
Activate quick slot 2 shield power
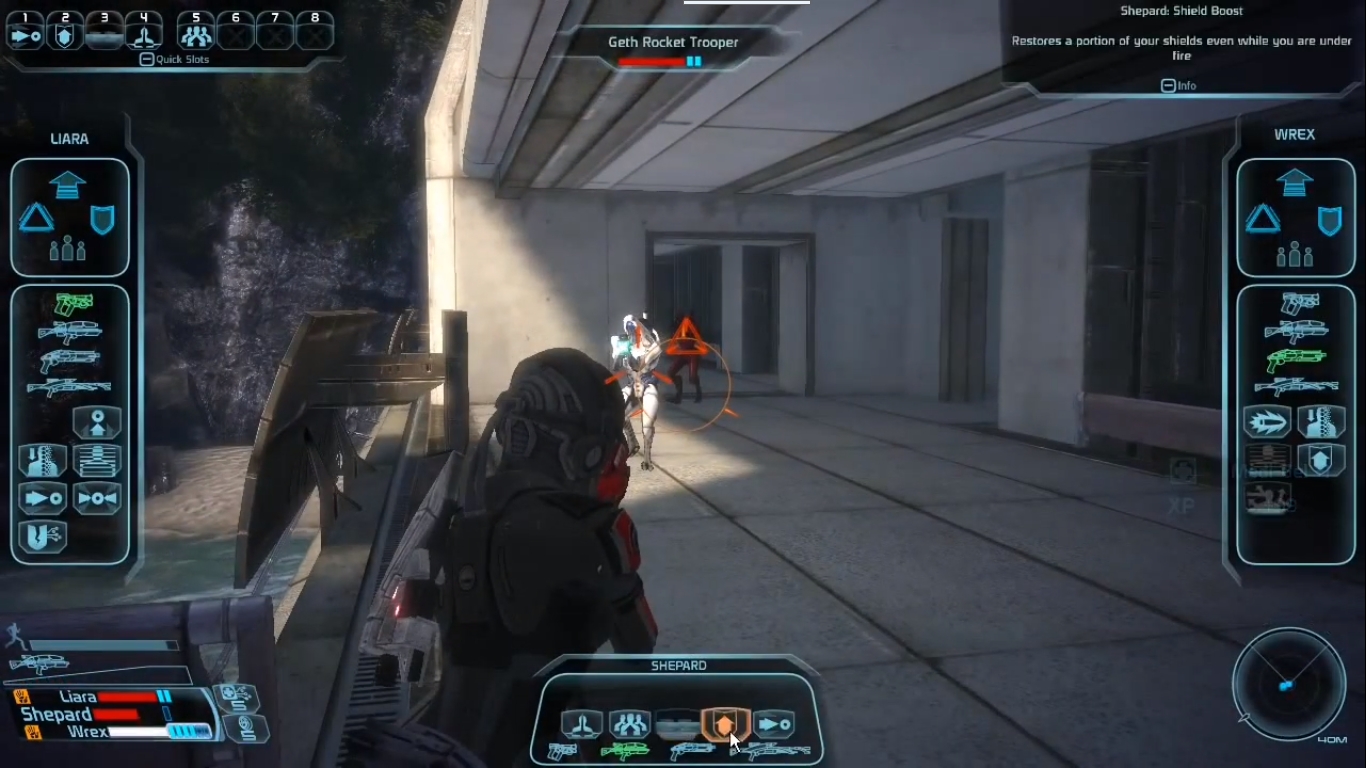click(x=65, y=36)
